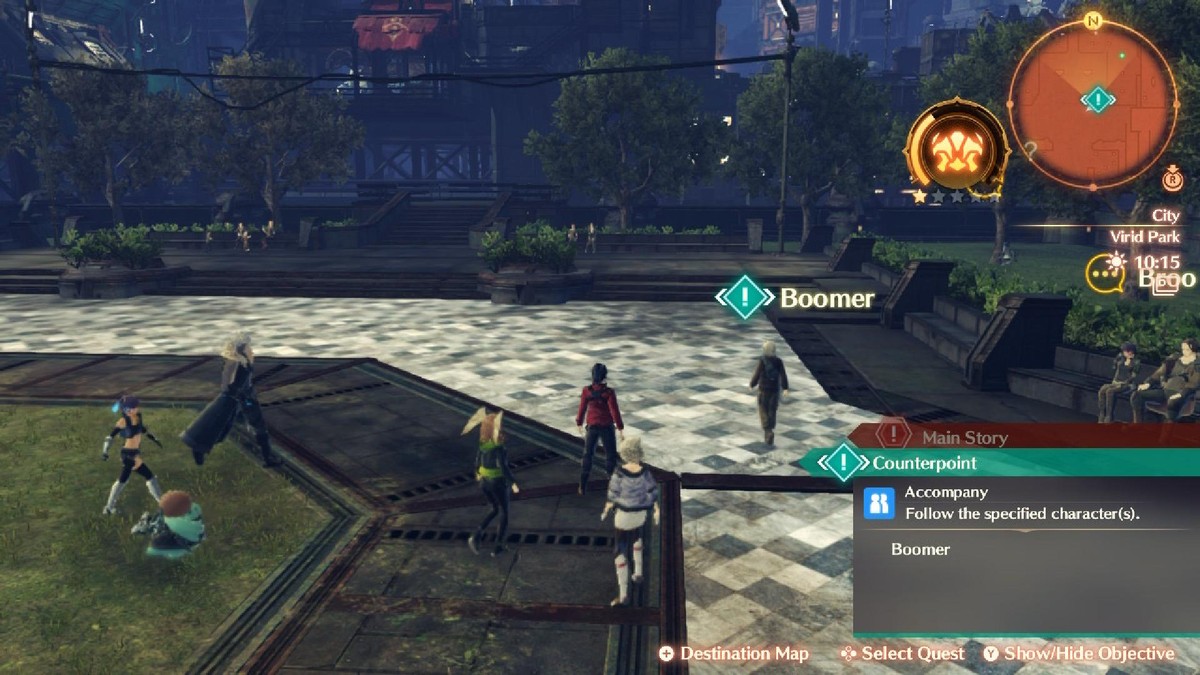Screen dimensions: 1200x675
Task: Click the quest marker on the minimap
Action: point(1098,99)
